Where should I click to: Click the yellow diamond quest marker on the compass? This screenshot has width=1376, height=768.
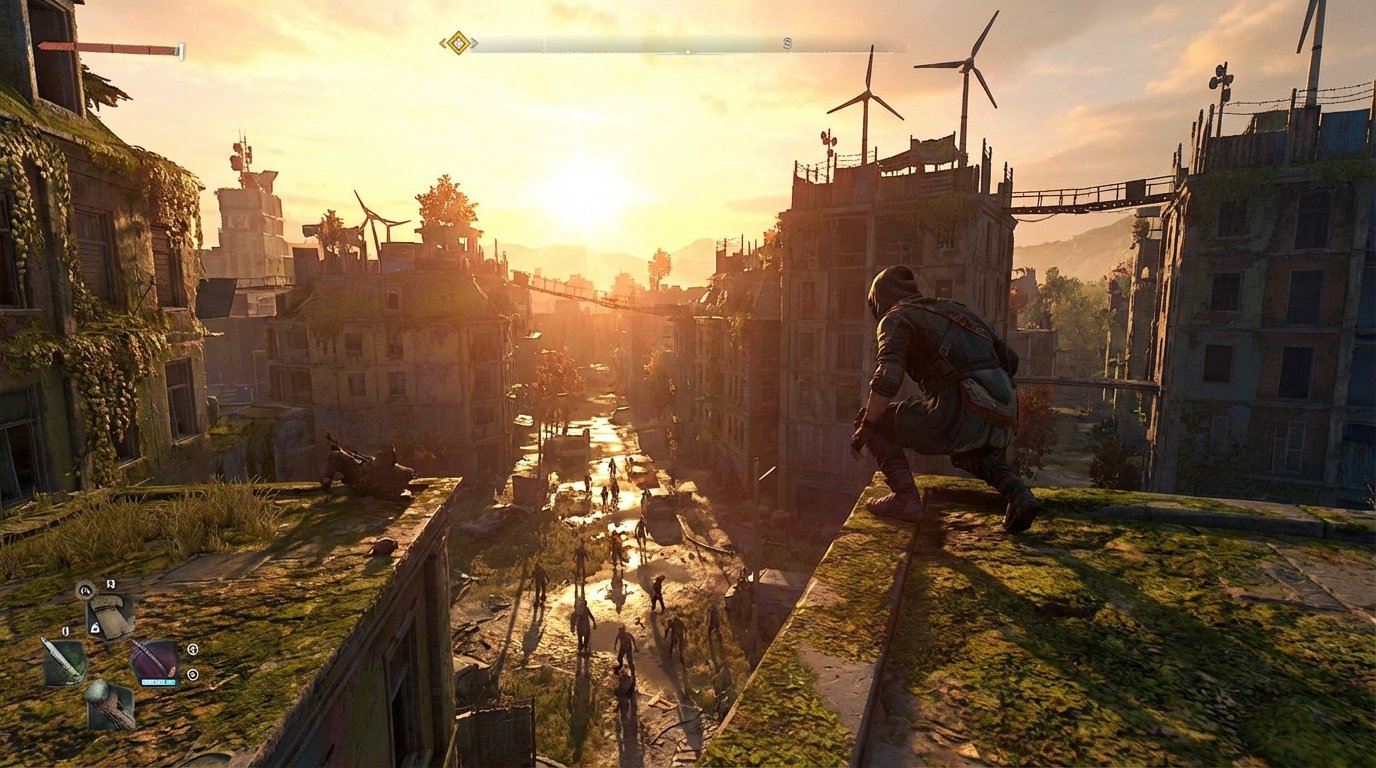tap(459, 43)
